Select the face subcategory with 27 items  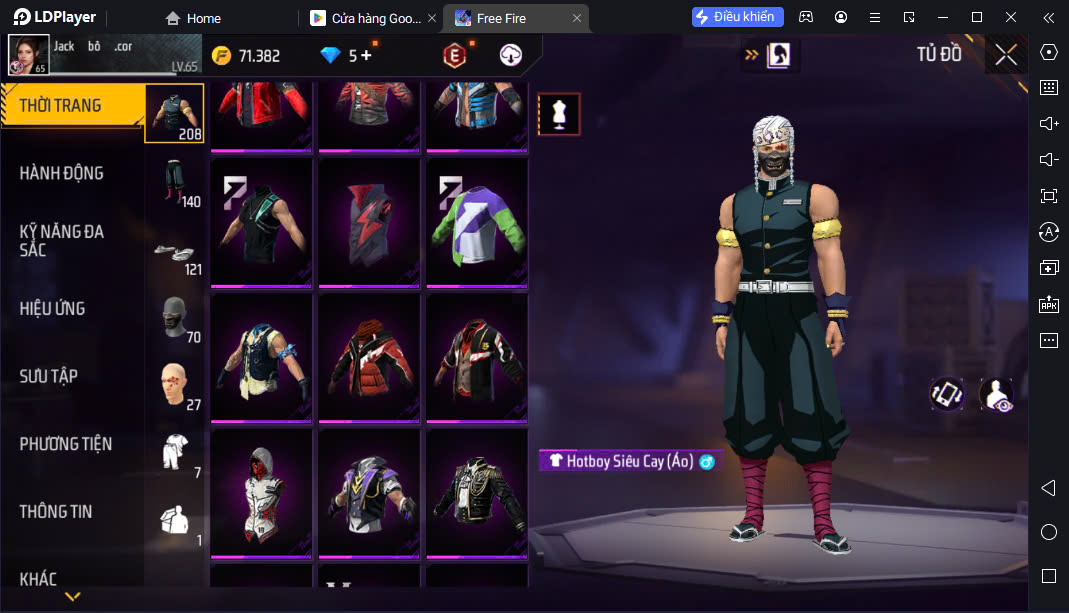tap(176, 386)
